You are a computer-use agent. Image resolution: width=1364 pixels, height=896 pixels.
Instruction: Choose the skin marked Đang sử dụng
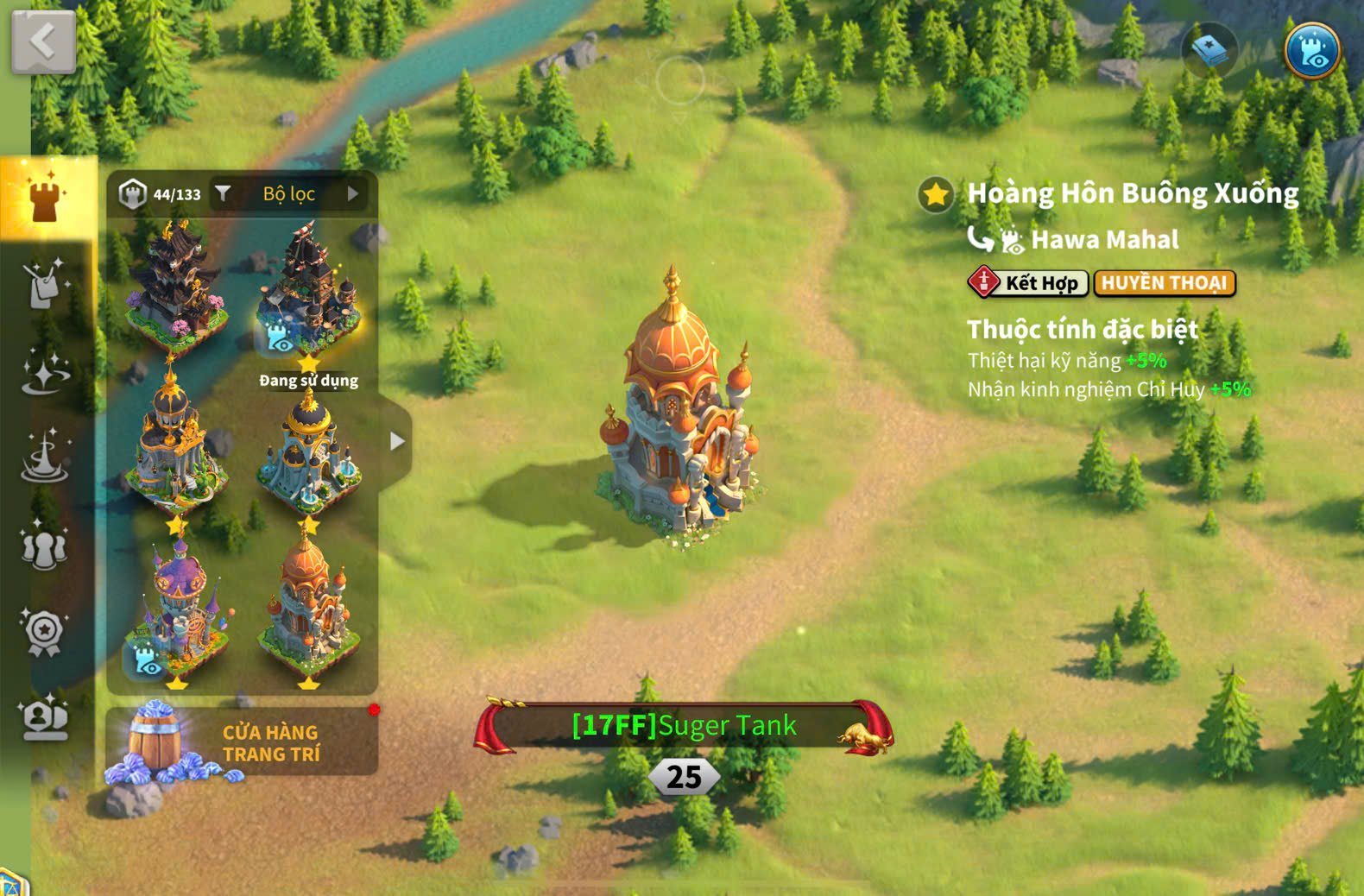[x=308, y=289]
